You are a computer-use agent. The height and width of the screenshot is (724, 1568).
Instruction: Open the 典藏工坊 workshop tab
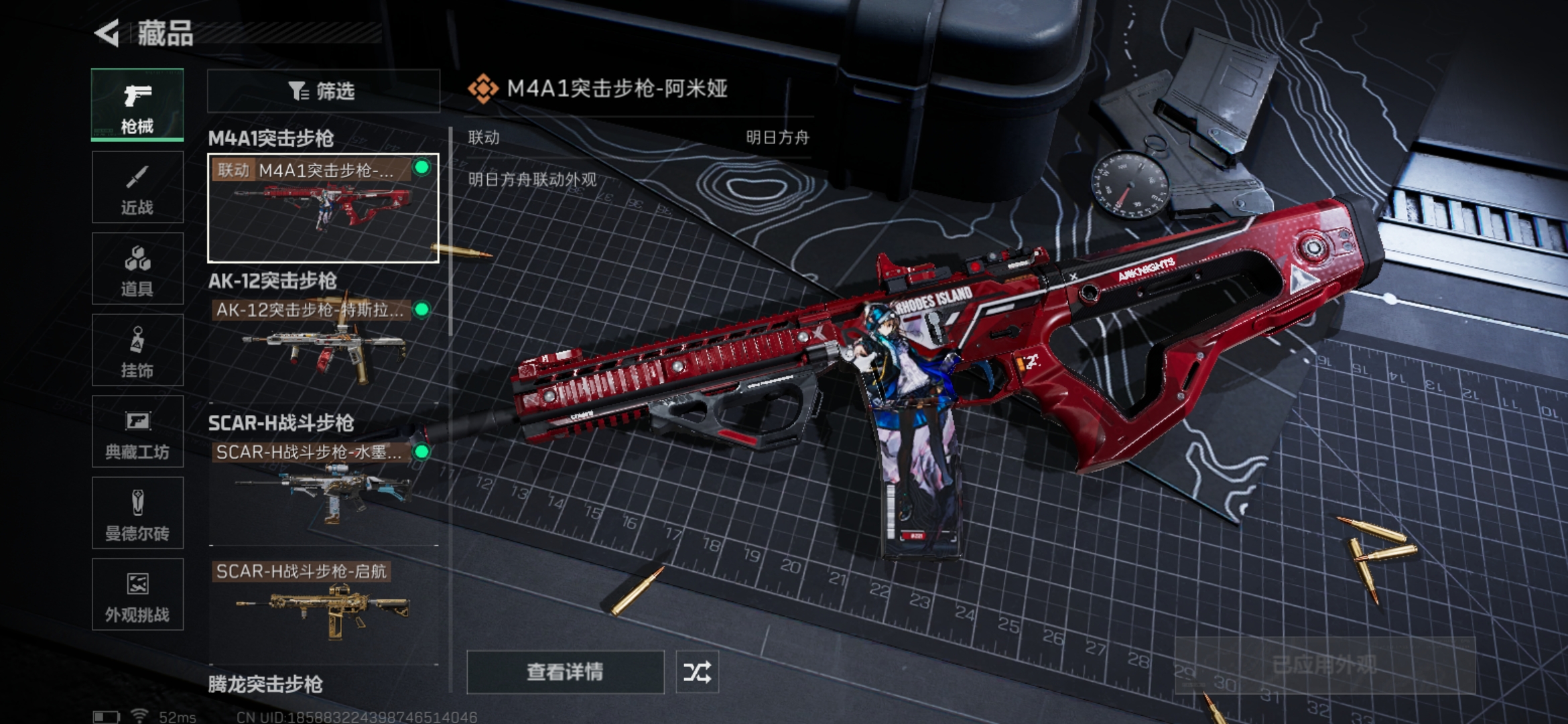pyautogui.click(x=137, y=432)
